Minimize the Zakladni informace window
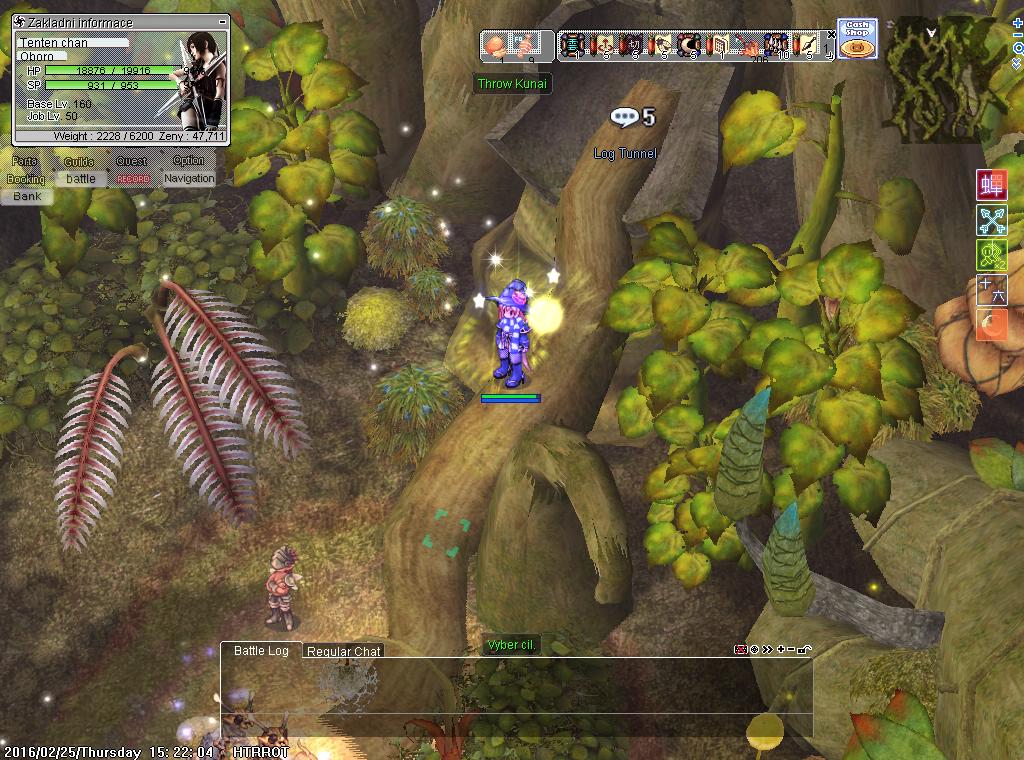The image size is (1024, 760). 221,22
